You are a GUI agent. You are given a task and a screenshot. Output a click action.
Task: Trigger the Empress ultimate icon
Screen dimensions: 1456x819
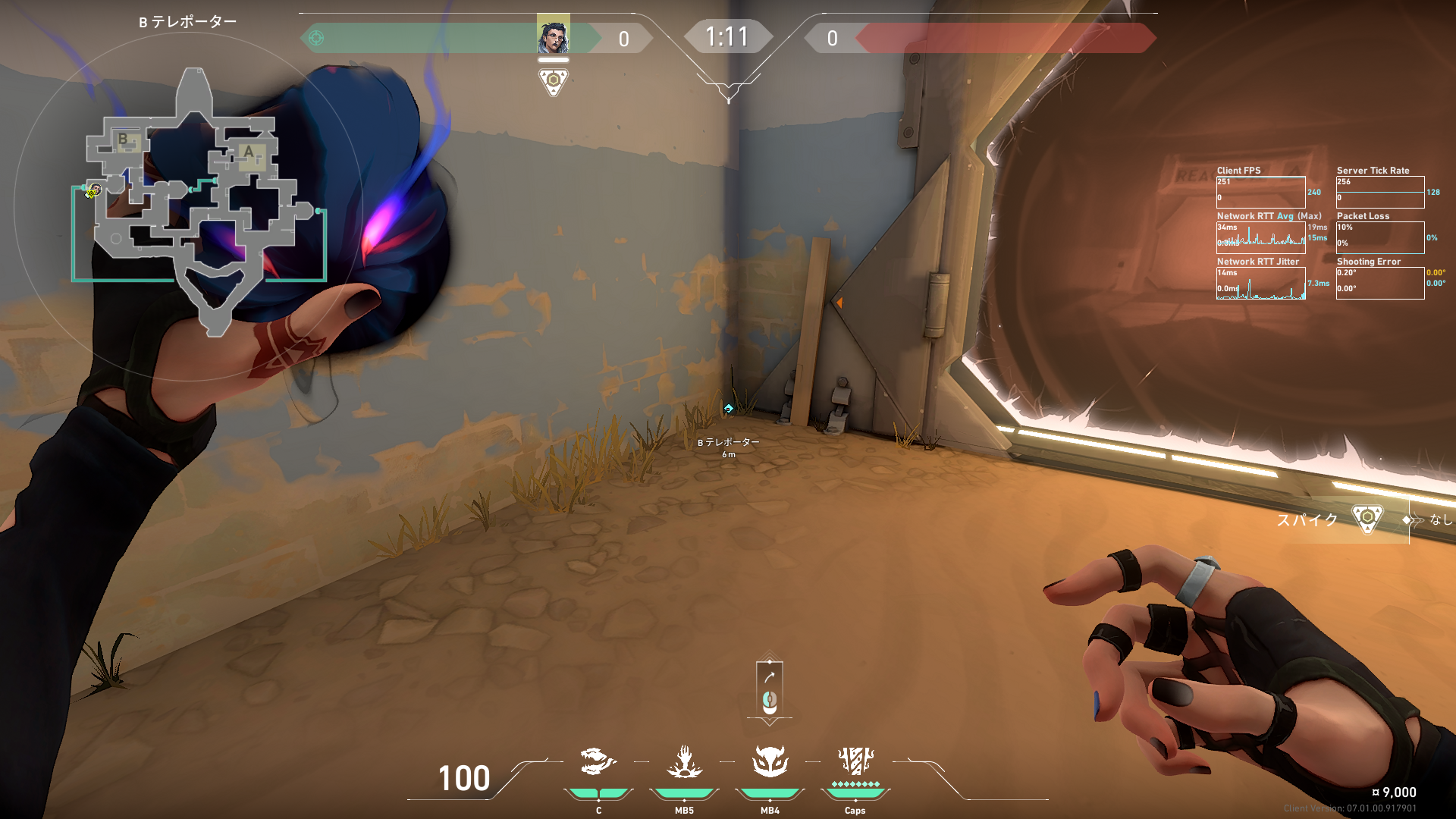855,762
